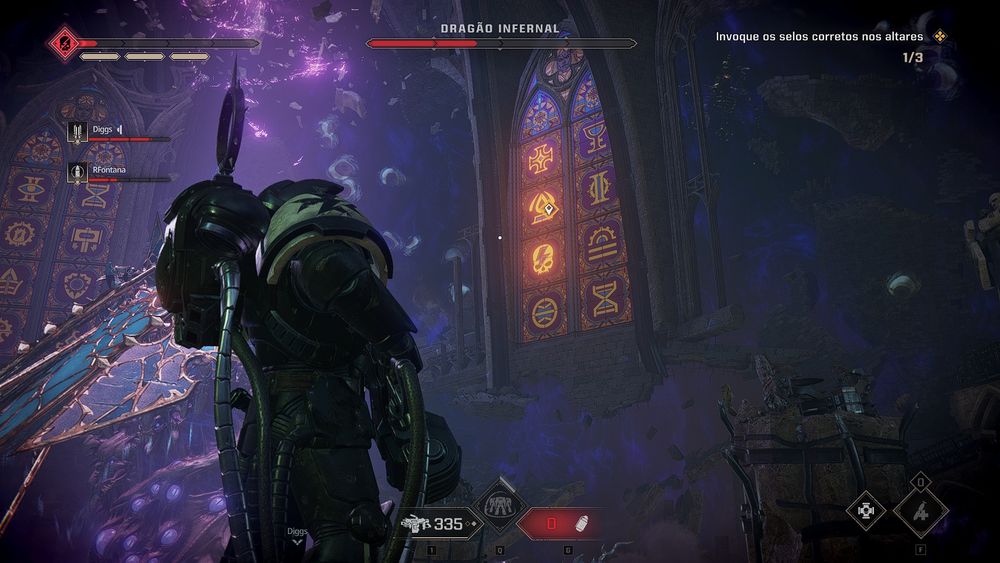Viewport: 1000px width, 563px height.
Task: Activate the class ability diamond icon
Action: (498, 507)
